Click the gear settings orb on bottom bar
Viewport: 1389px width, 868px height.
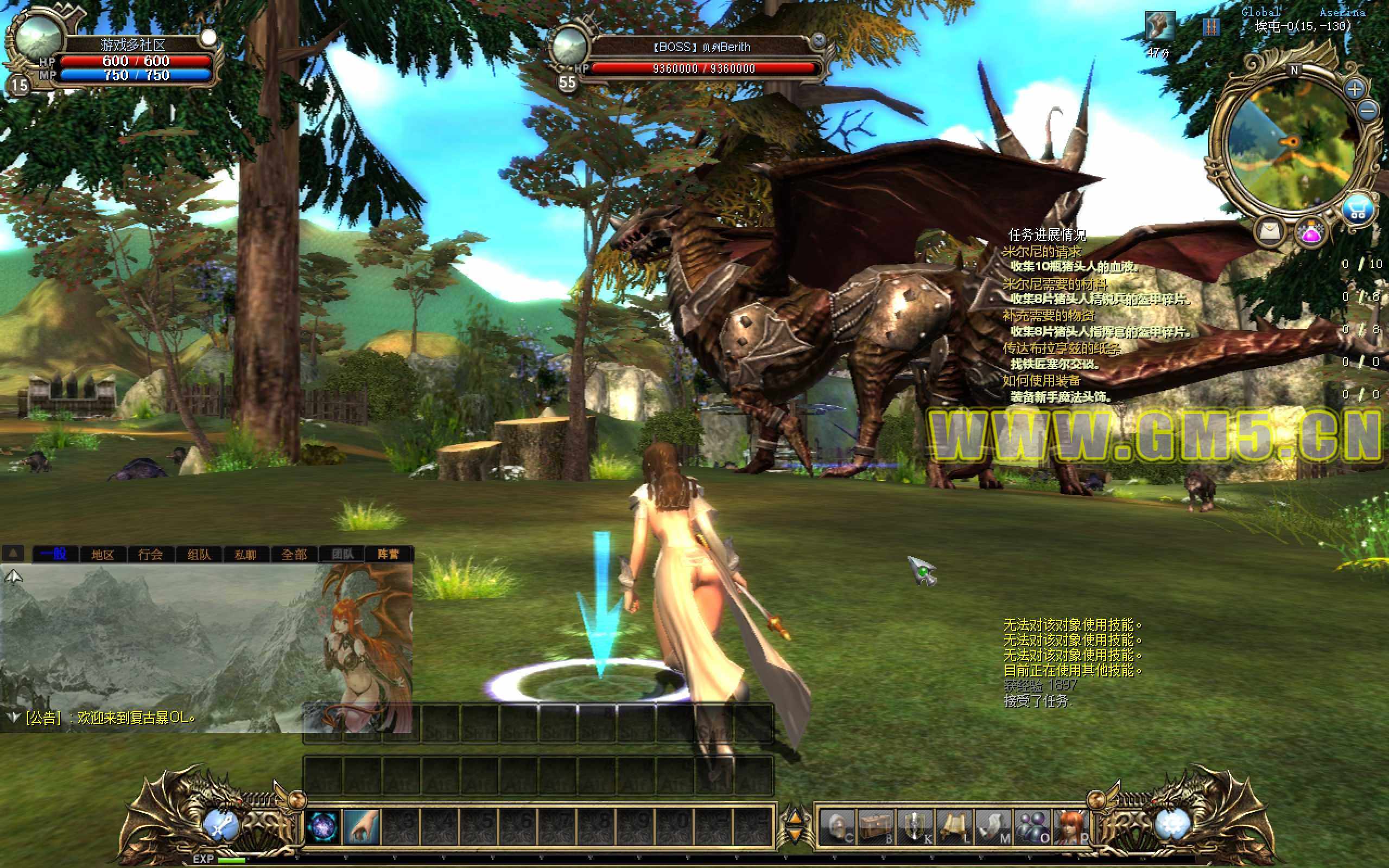pos(1171,825)
